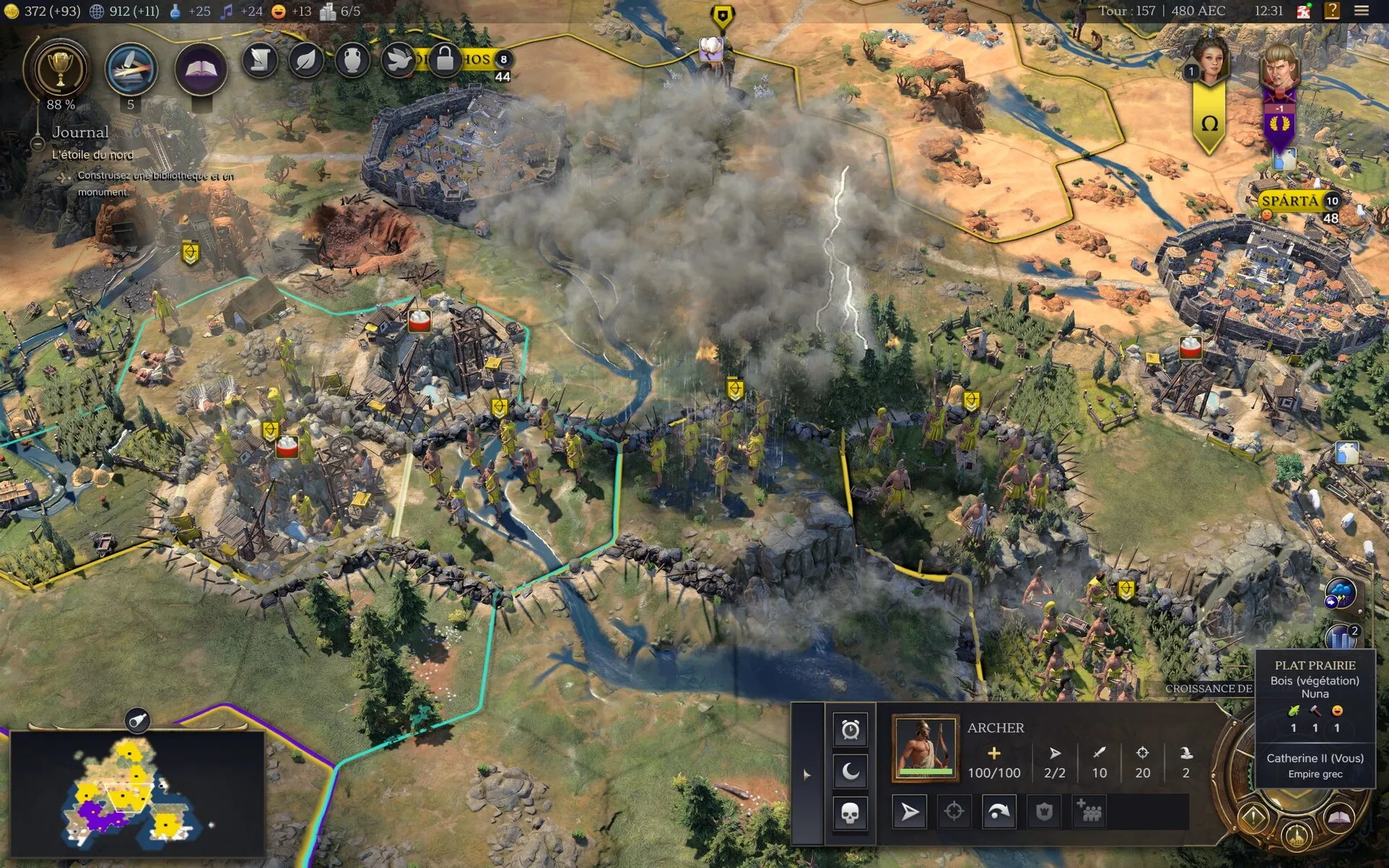
Task: Select the Archer move action arrow
Action: coord(909,812)
